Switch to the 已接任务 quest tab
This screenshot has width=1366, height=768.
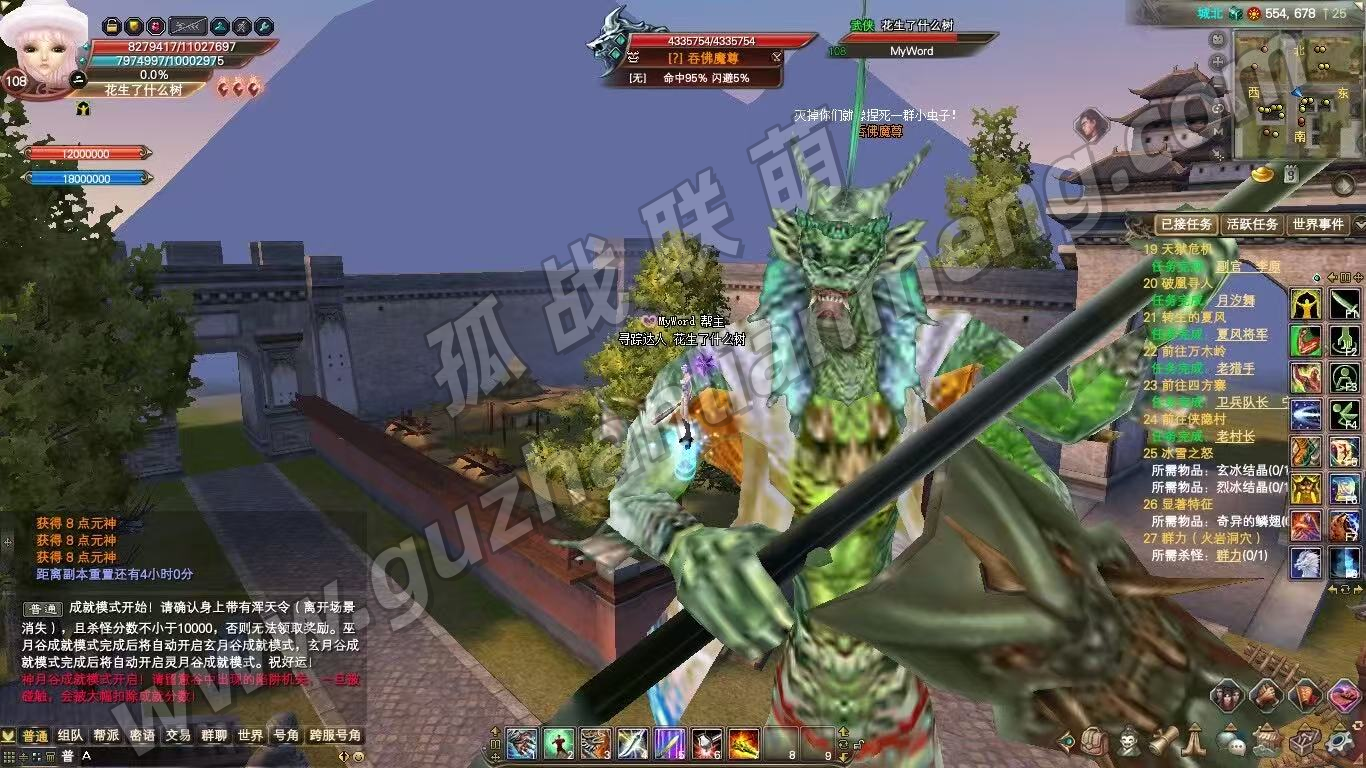(x=1186, y=225)
